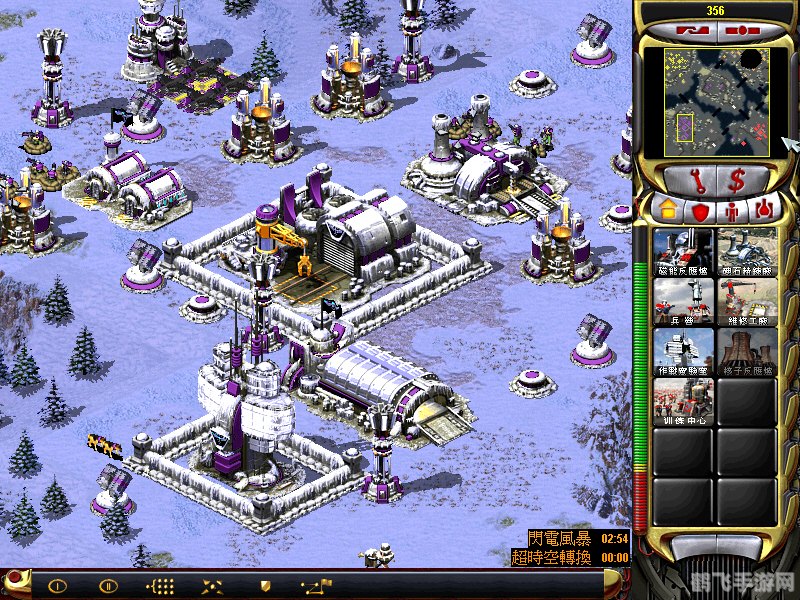Open the vehicles build tab

[767, 211]
